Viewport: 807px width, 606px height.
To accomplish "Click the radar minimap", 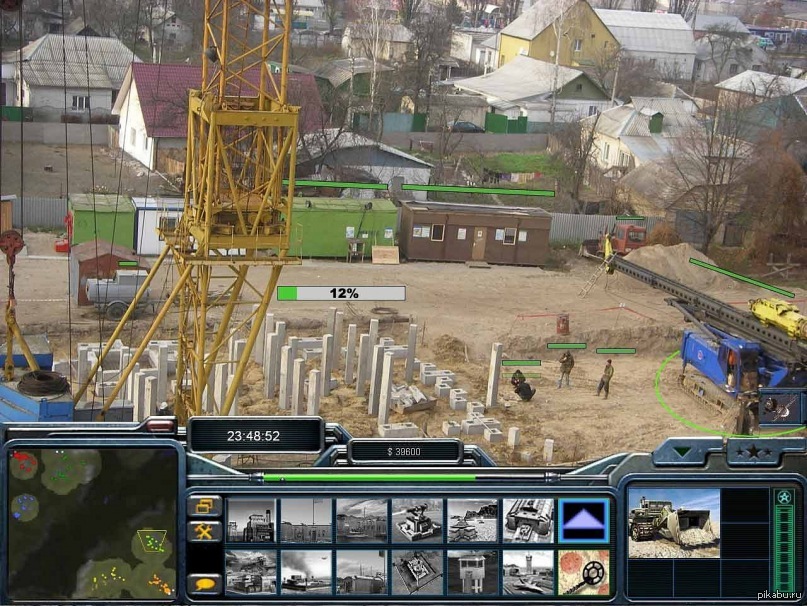I will [x=92, y=522].
